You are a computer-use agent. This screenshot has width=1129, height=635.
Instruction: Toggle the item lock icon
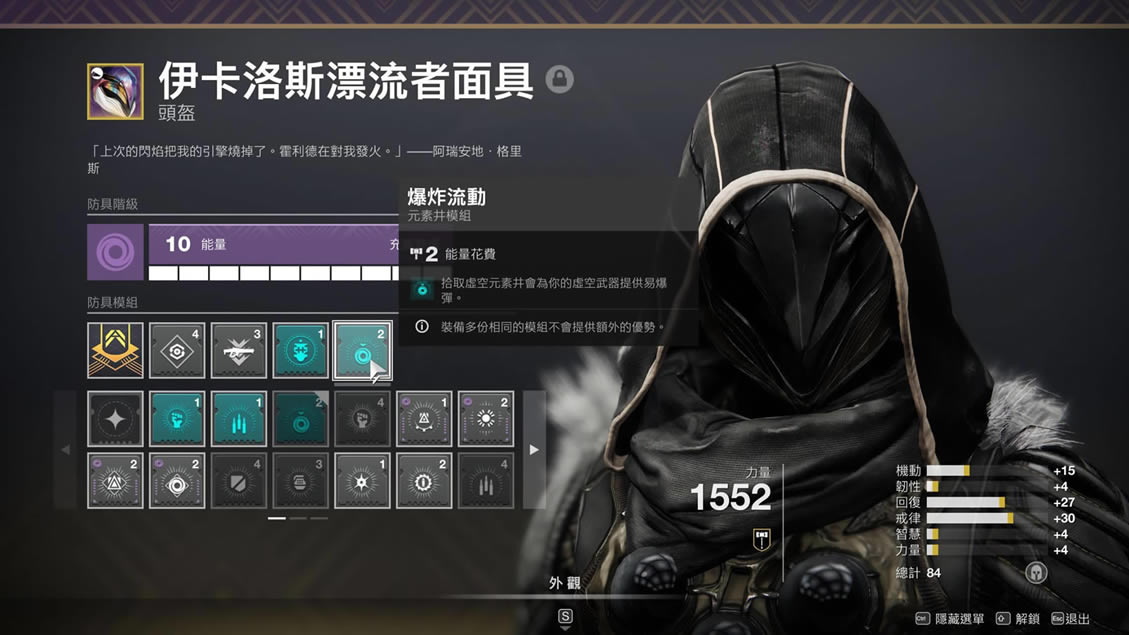click(x=559, y=79)
